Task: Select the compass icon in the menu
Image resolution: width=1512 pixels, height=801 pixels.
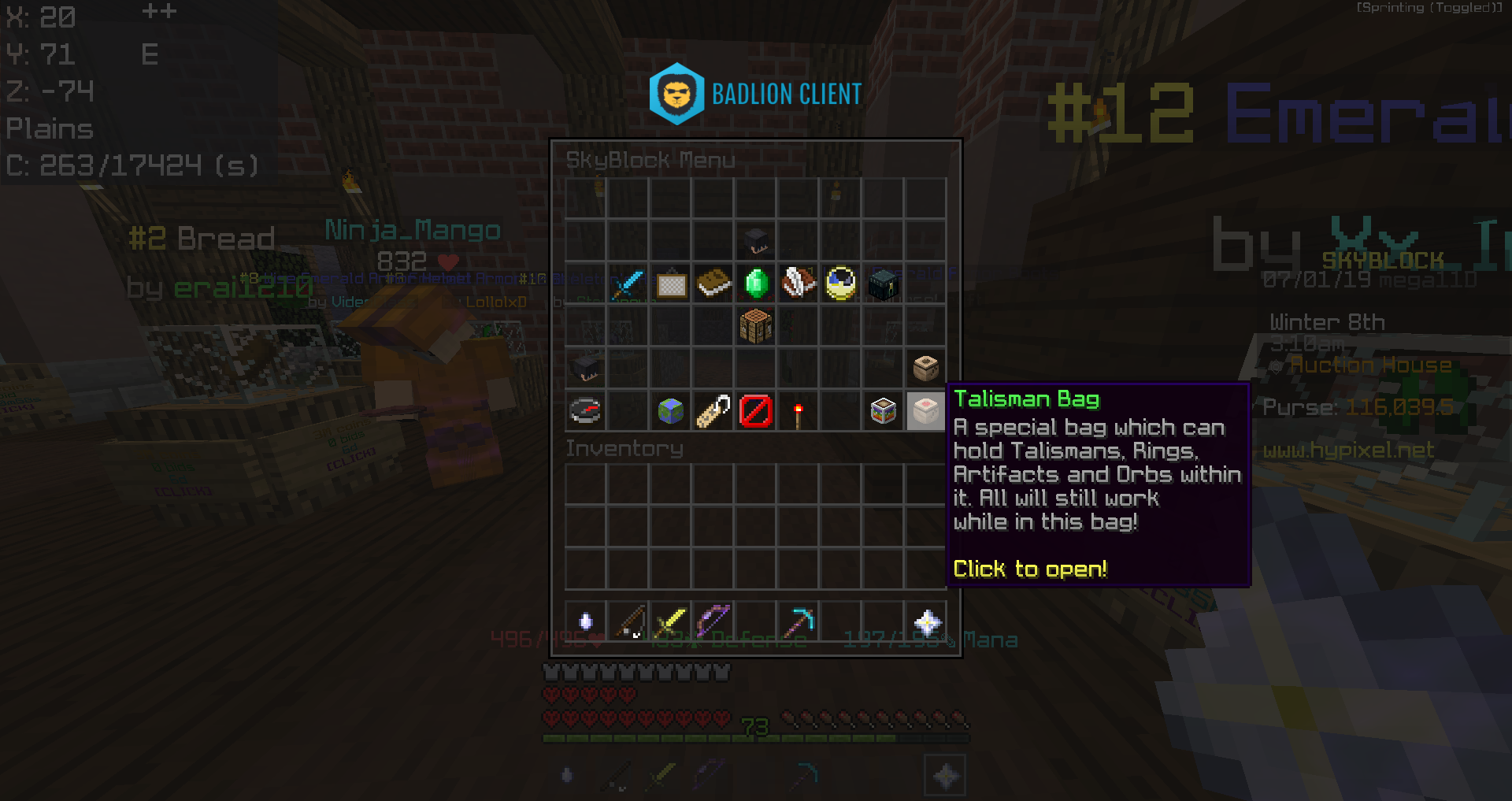Action: tap(586, 410)
